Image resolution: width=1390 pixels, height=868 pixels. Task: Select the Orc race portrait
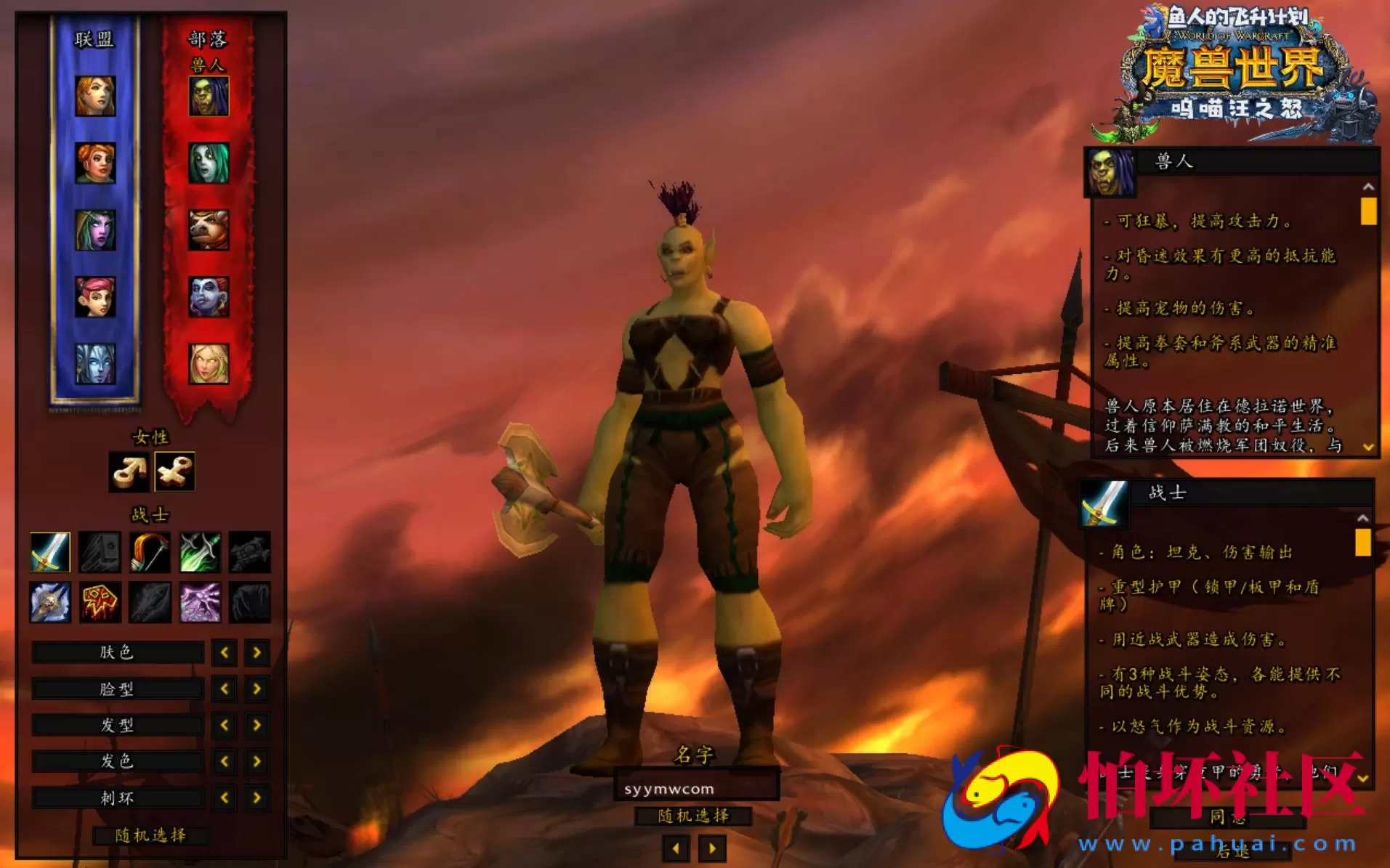[x=209, y=95]
